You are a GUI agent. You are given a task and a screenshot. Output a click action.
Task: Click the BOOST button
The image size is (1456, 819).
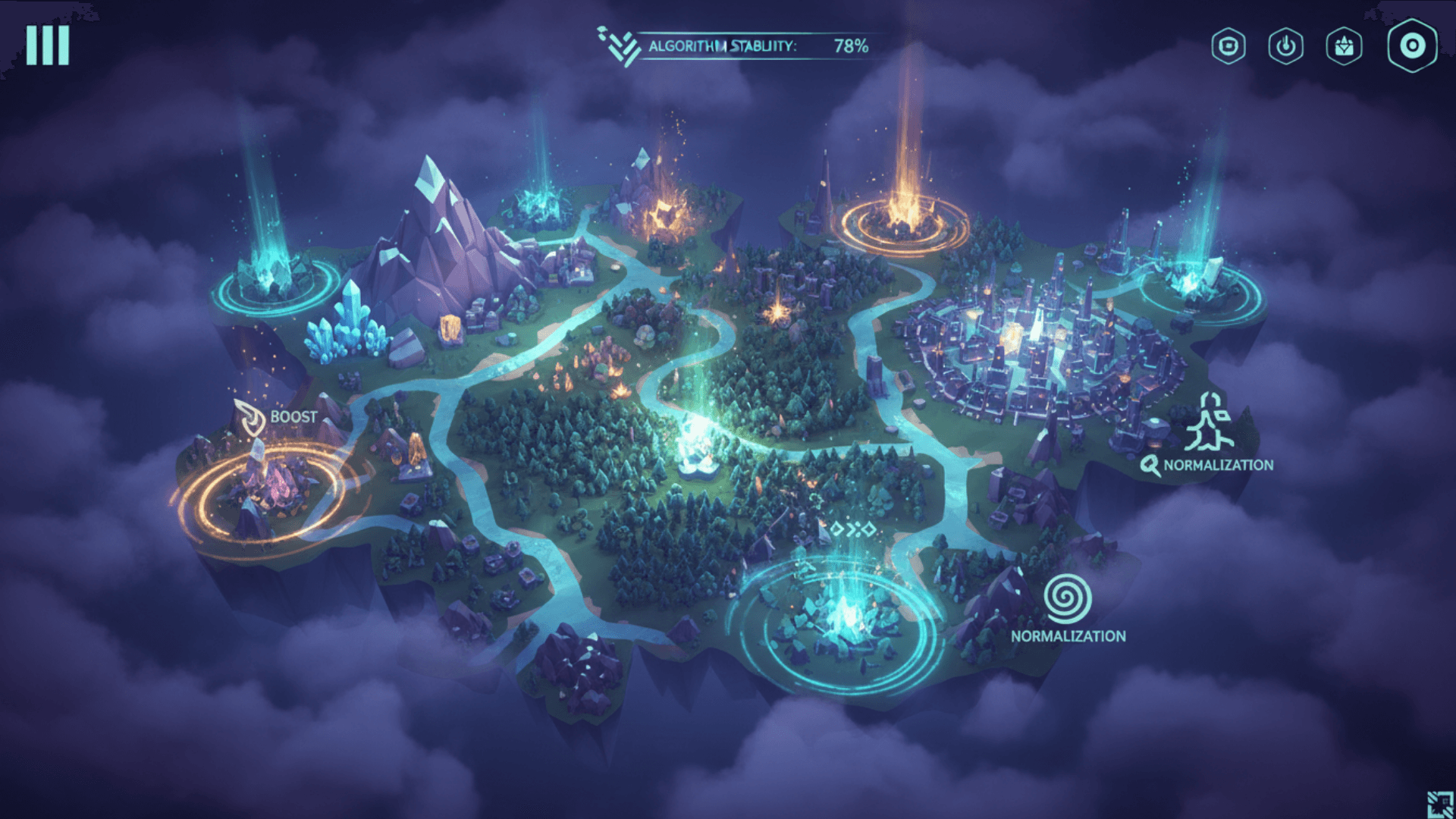click(294, 416)
